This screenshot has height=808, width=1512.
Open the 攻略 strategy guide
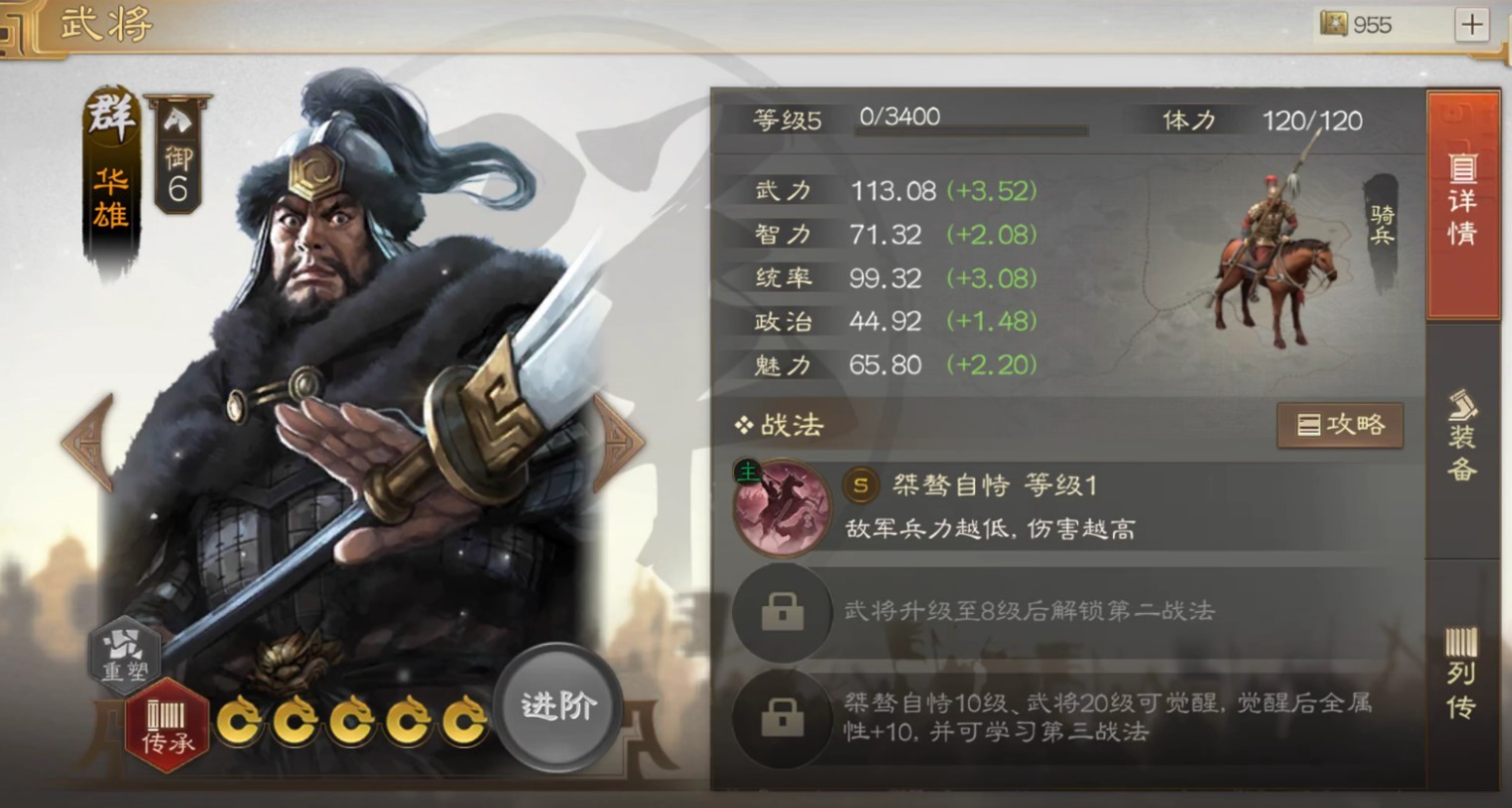[x=1341, y=425]
